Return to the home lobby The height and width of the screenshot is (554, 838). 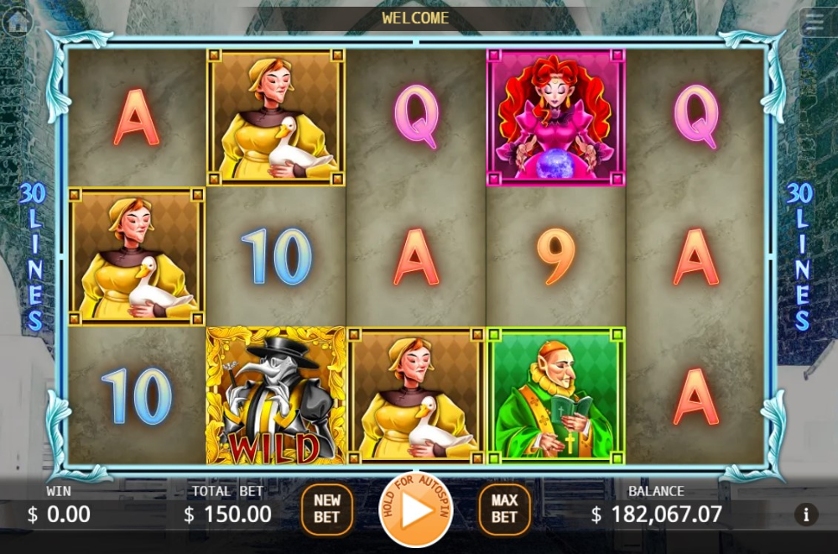click(x=17, y=21)
